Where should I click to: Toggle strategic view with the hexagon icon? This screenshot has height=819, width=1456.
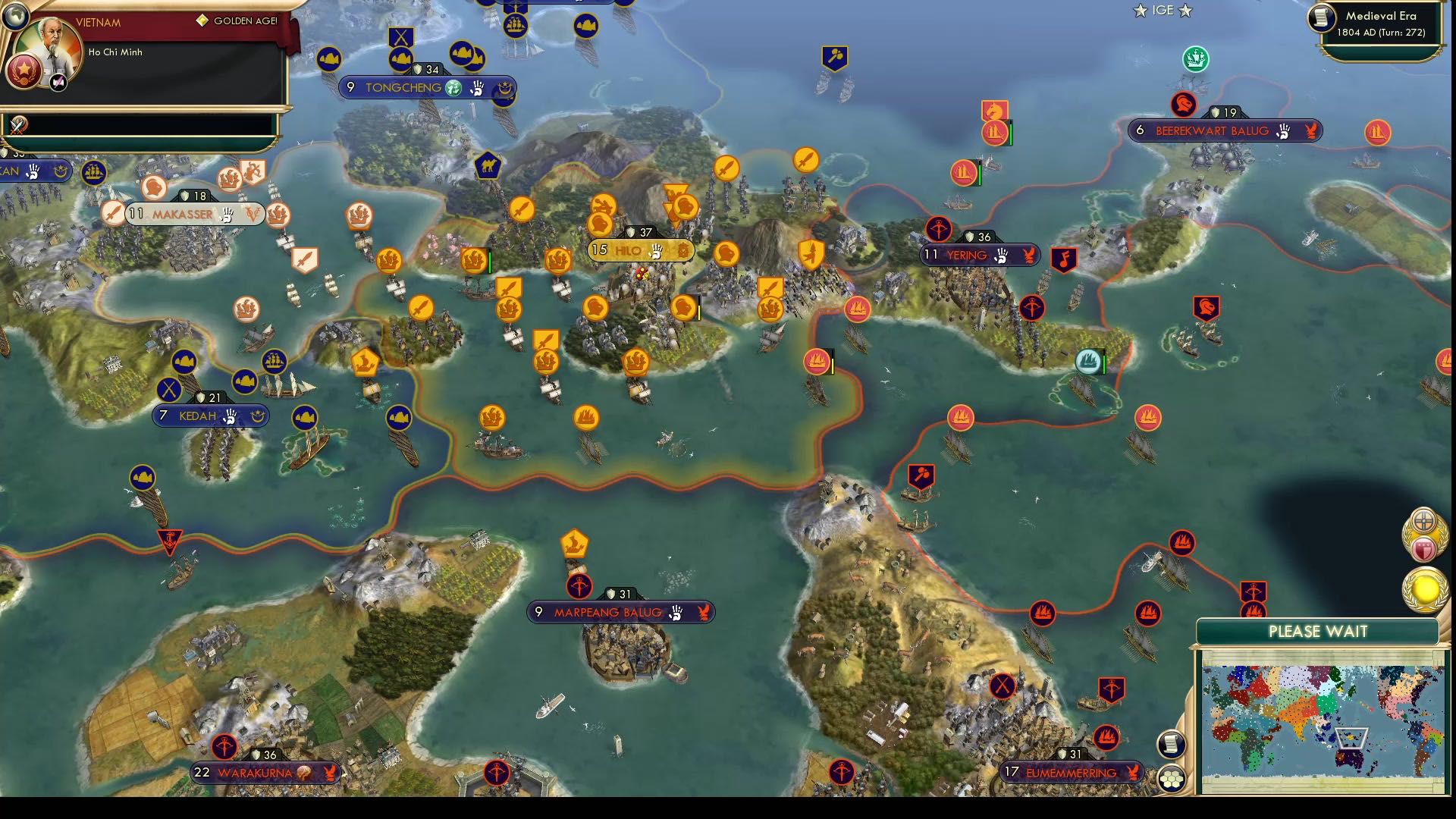point(1172,777)
